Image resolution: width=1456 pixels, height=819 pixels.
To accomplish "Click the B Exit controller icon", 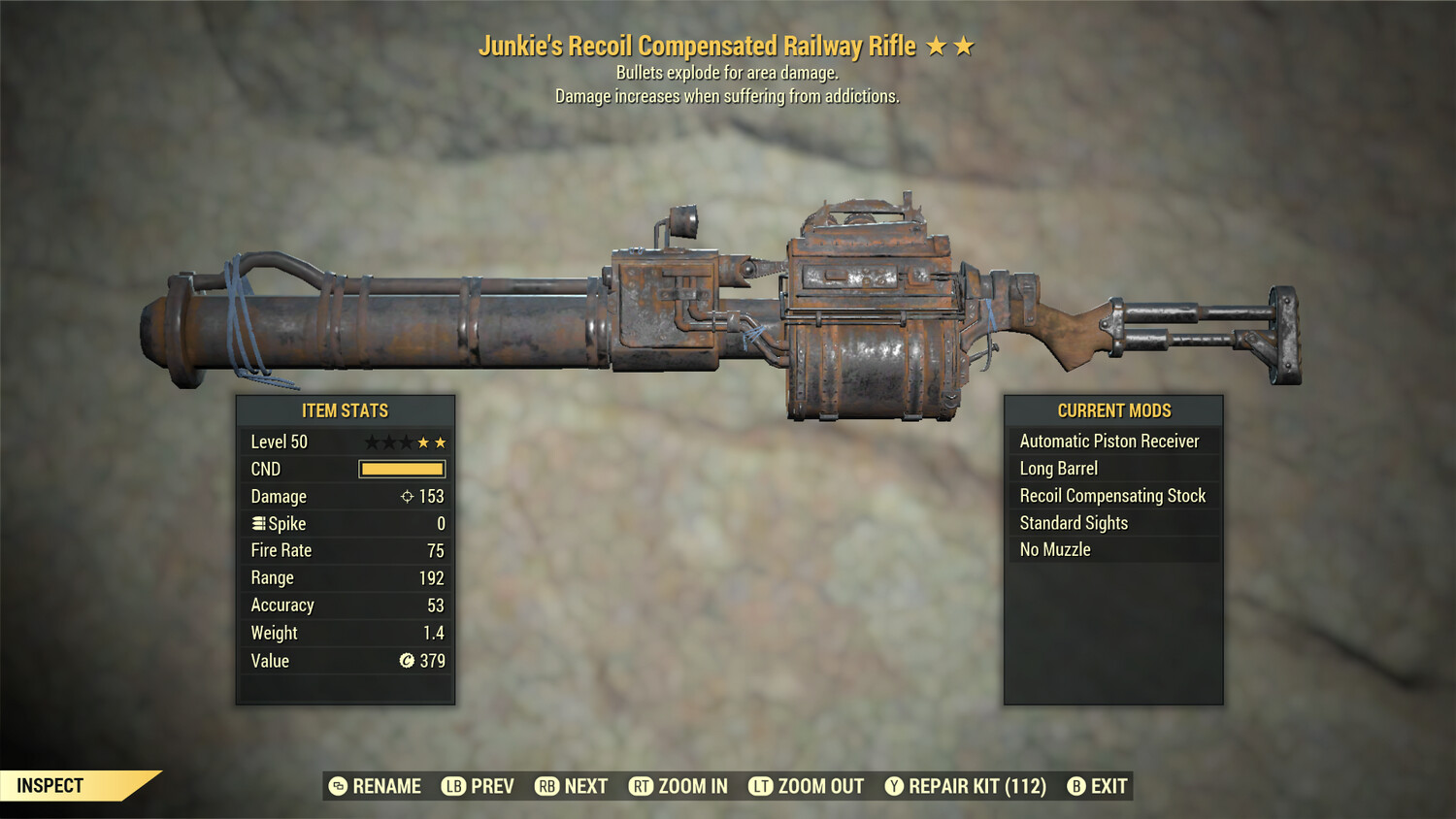I will 1075,786.
